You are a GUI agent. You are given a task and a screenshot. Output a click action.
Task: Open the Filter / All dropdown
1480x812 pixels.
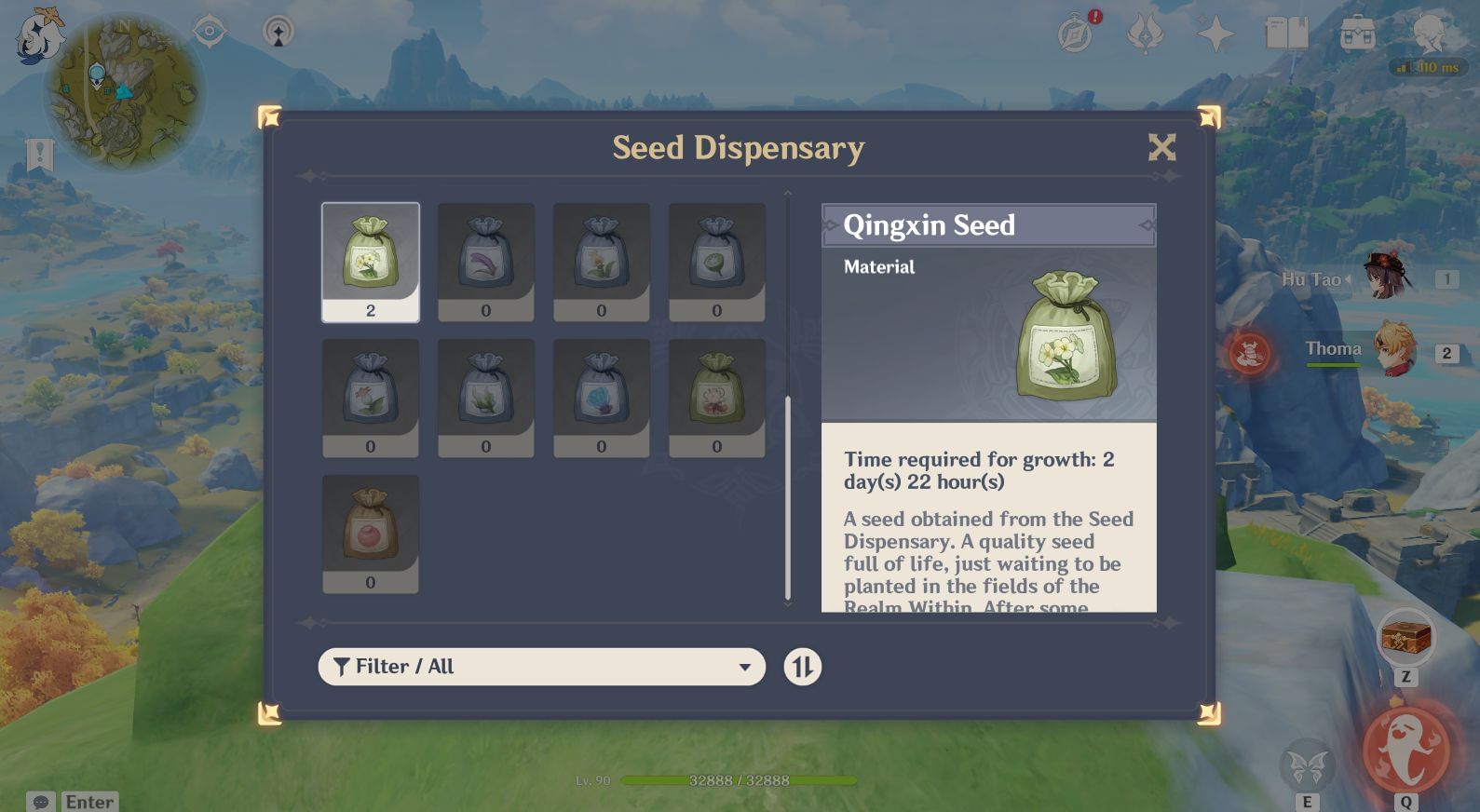pyautogui.click(x=540, y=667)
